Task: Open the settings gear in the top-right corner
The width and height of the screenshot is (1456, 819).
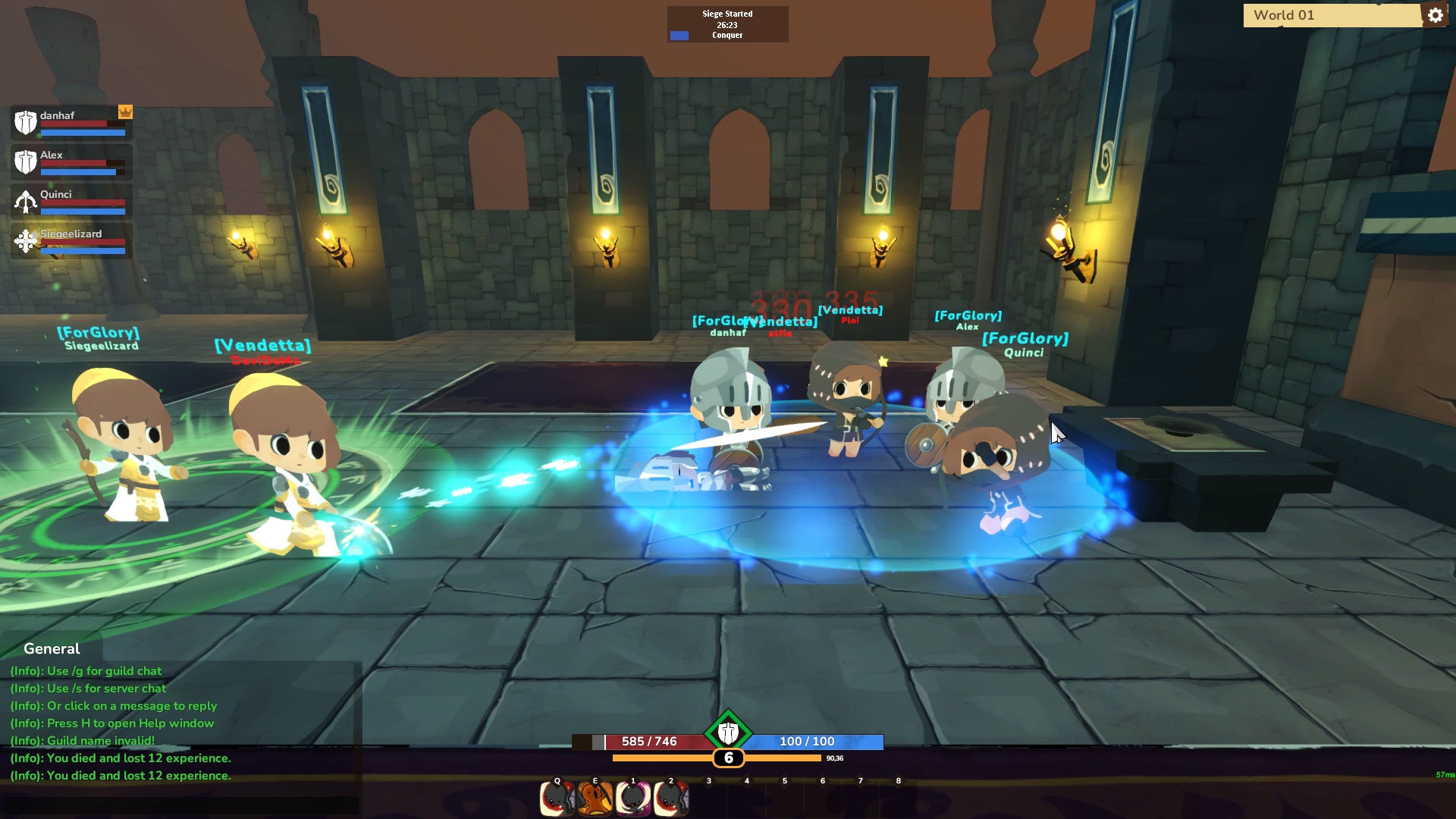Action: coord(1436,14)
